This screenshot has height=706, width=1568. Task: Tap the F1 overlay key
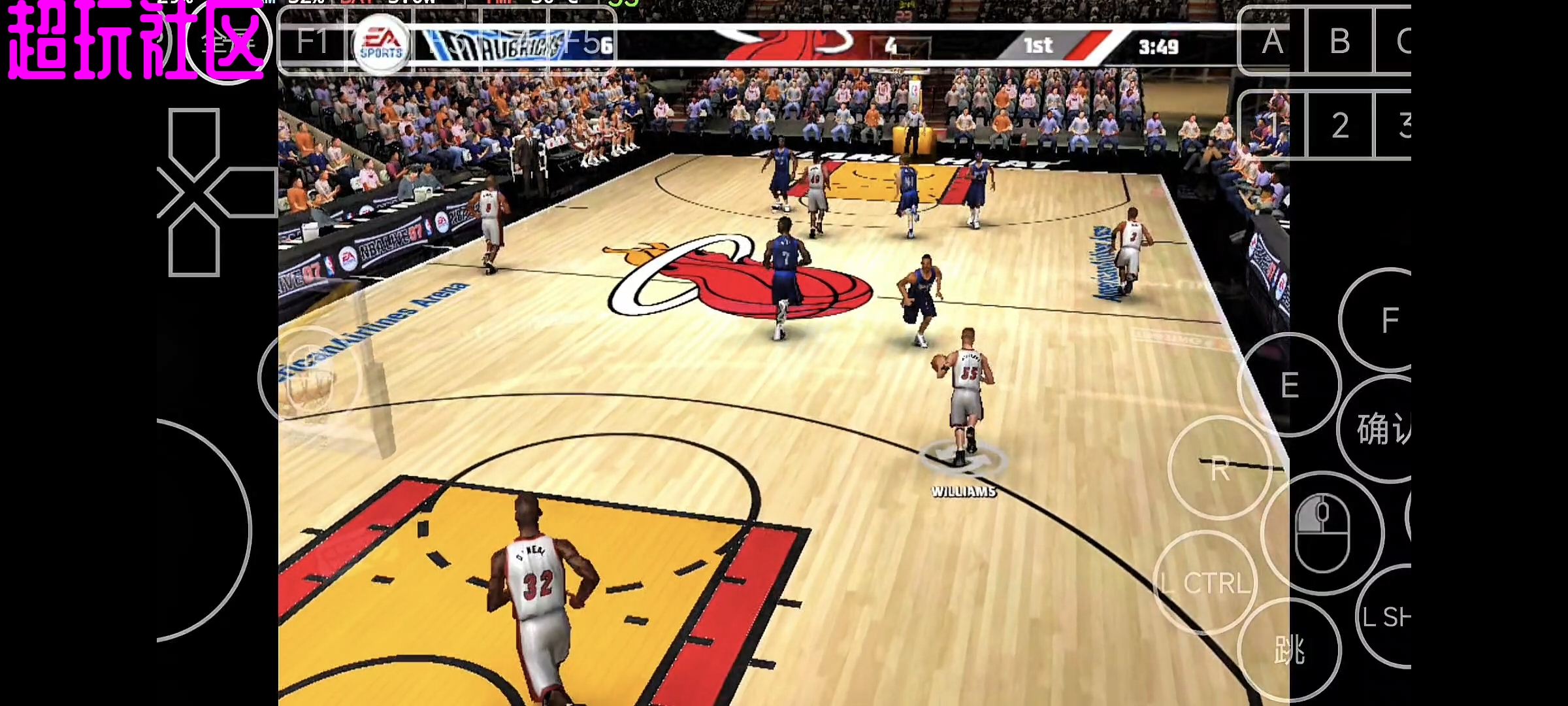[x=312, y=42]
